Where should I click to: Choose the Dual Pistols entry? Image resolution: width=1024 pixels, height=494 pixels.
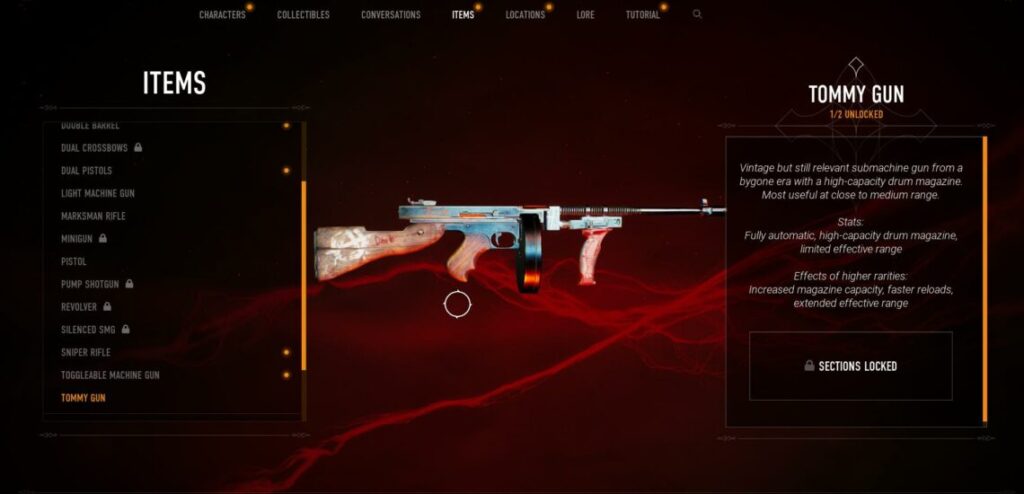(x=86, y=171)
